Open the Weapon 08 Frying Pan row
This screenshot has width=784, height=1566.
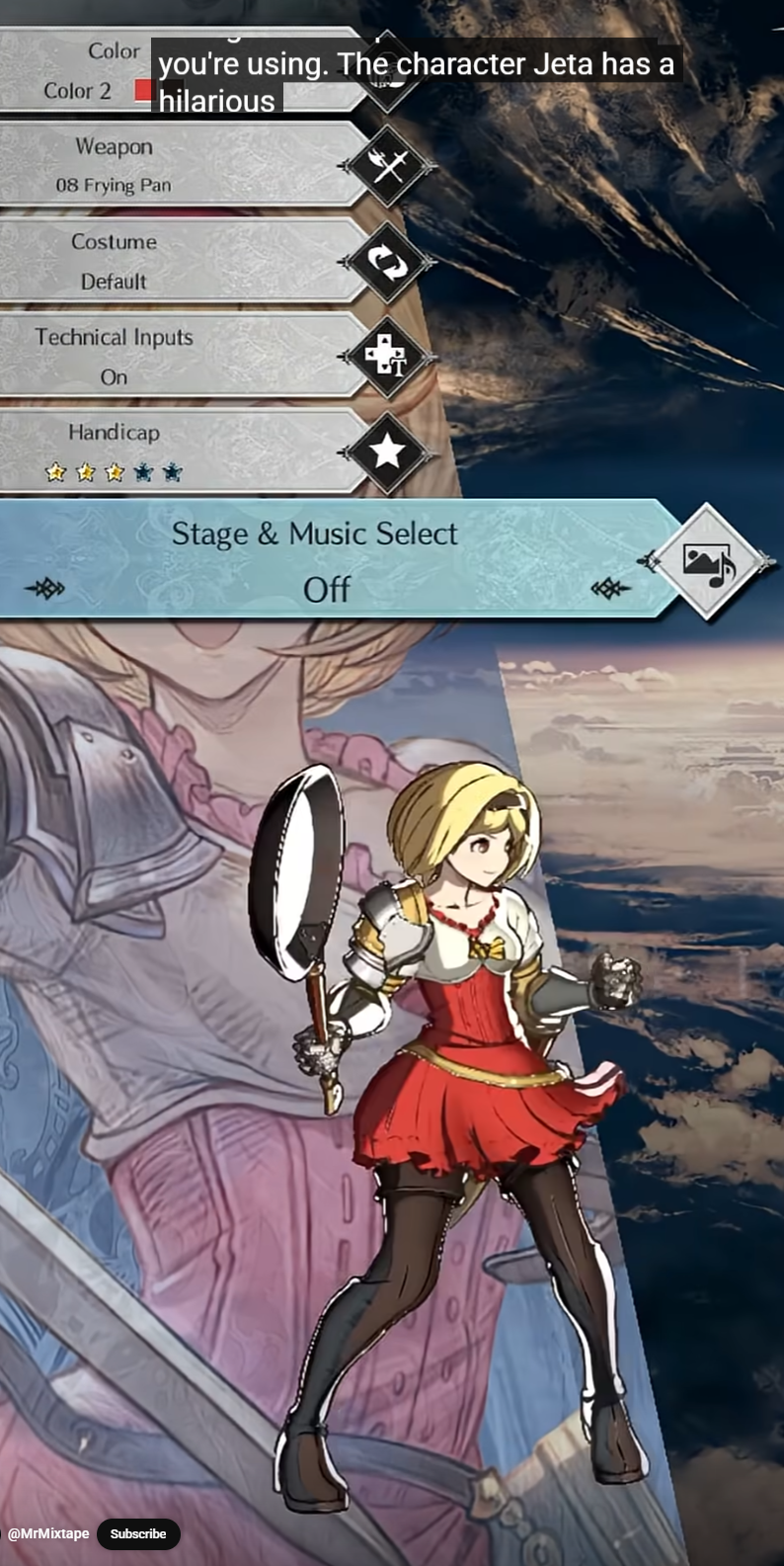point(178,165)
